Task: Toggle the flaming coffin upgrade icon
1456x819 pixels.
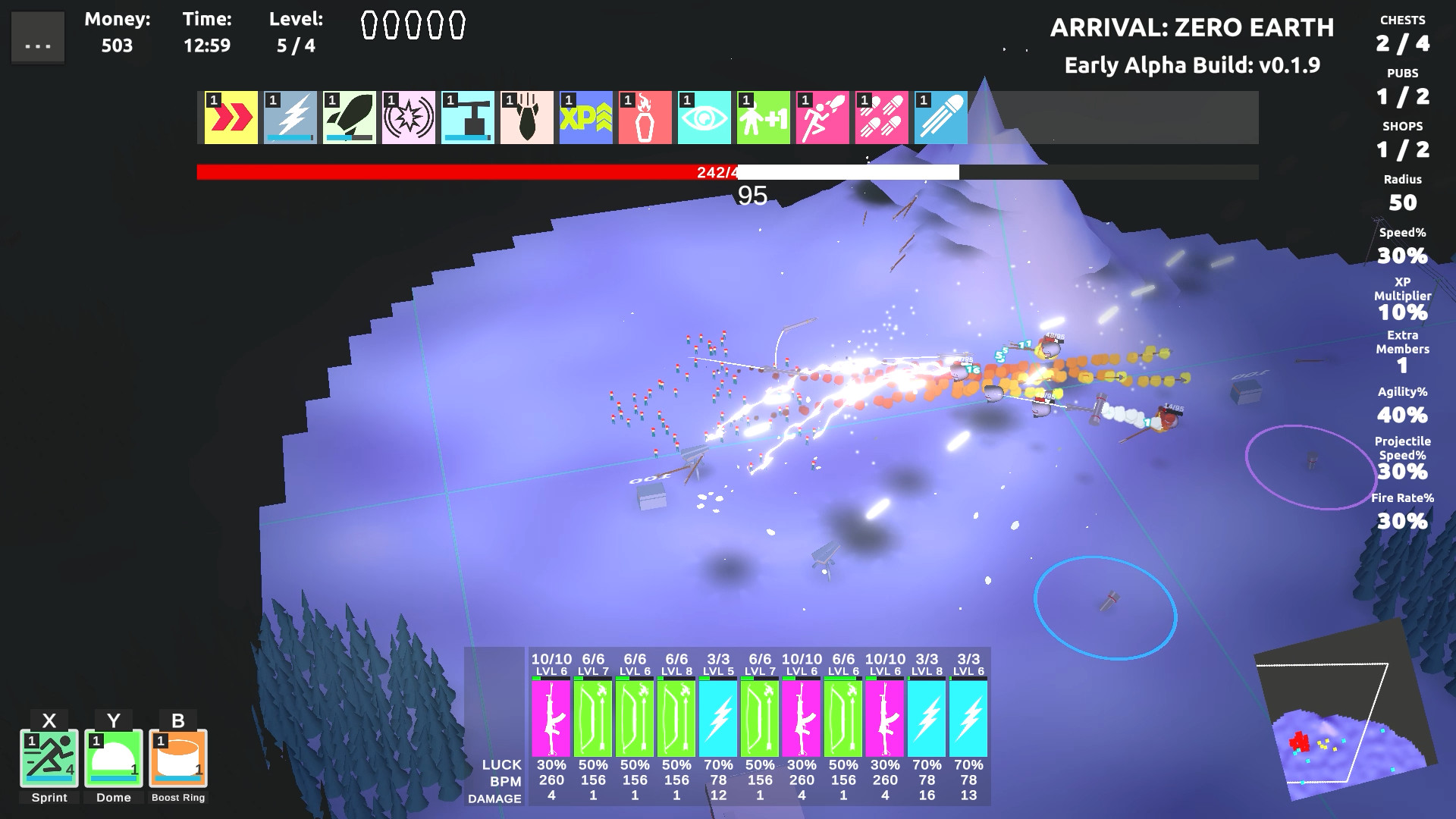Action: [646, 115]
